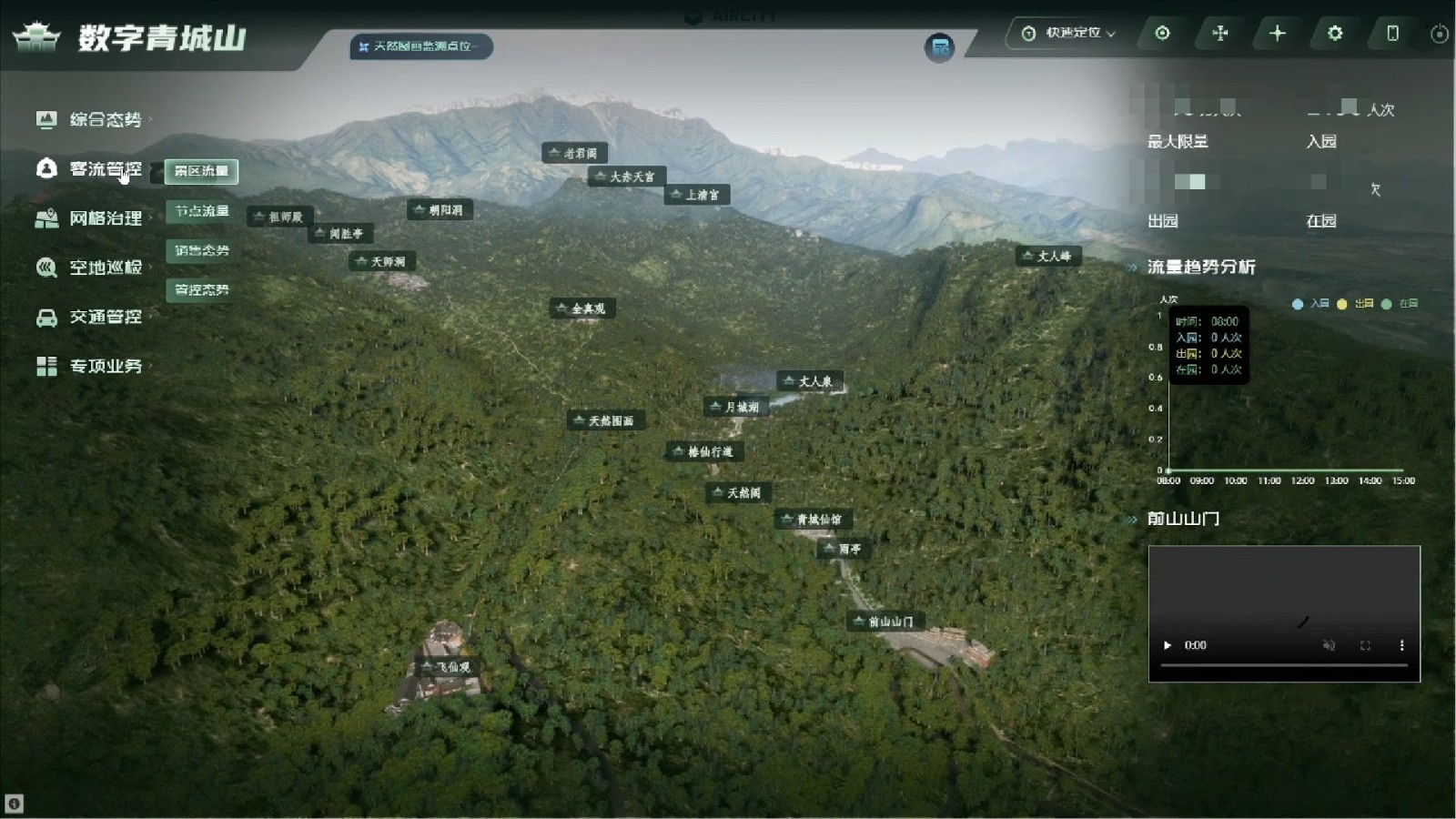Image resolution: width=1456 pixels, height=819 pixels.
Task: Switch to the 节点流量 submenu option
Action: pyautogui.click(x=201, y=211)
